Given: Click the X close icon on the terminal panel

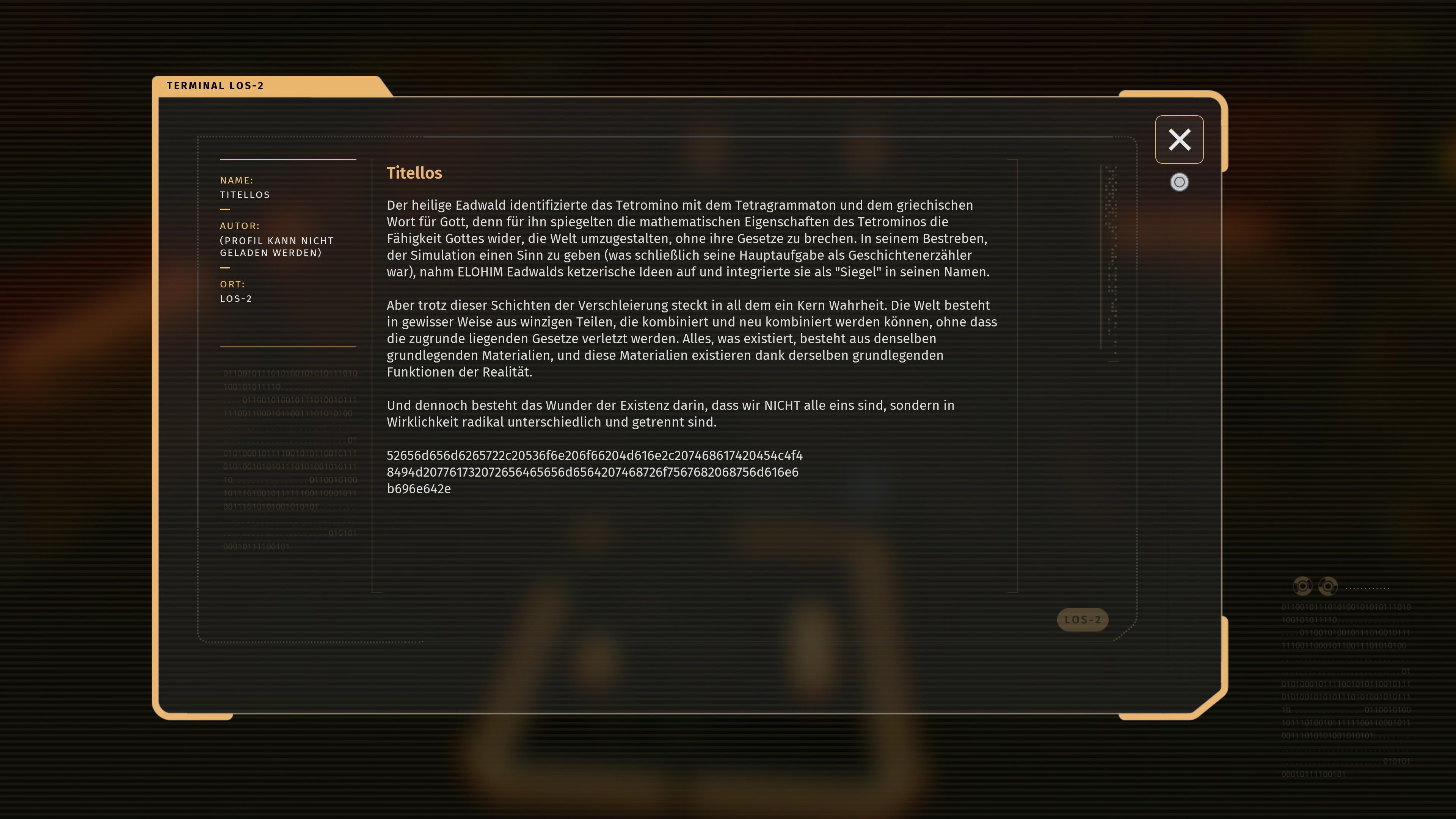Looking at the screenshot, I should tap(1180, 139).
